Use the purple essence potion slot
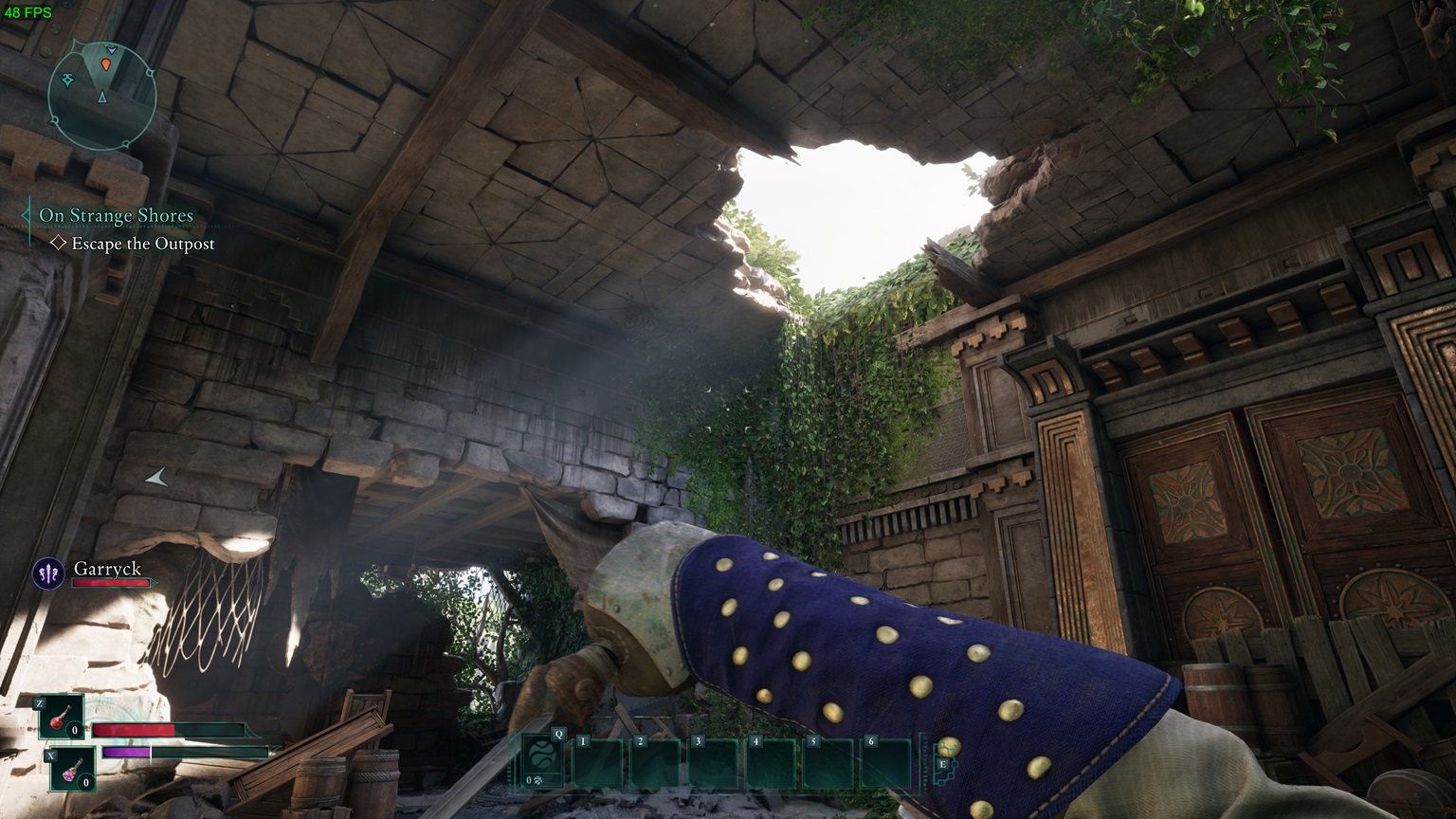This screenshot has width=1456, height=819. click(x=73, y=769)
